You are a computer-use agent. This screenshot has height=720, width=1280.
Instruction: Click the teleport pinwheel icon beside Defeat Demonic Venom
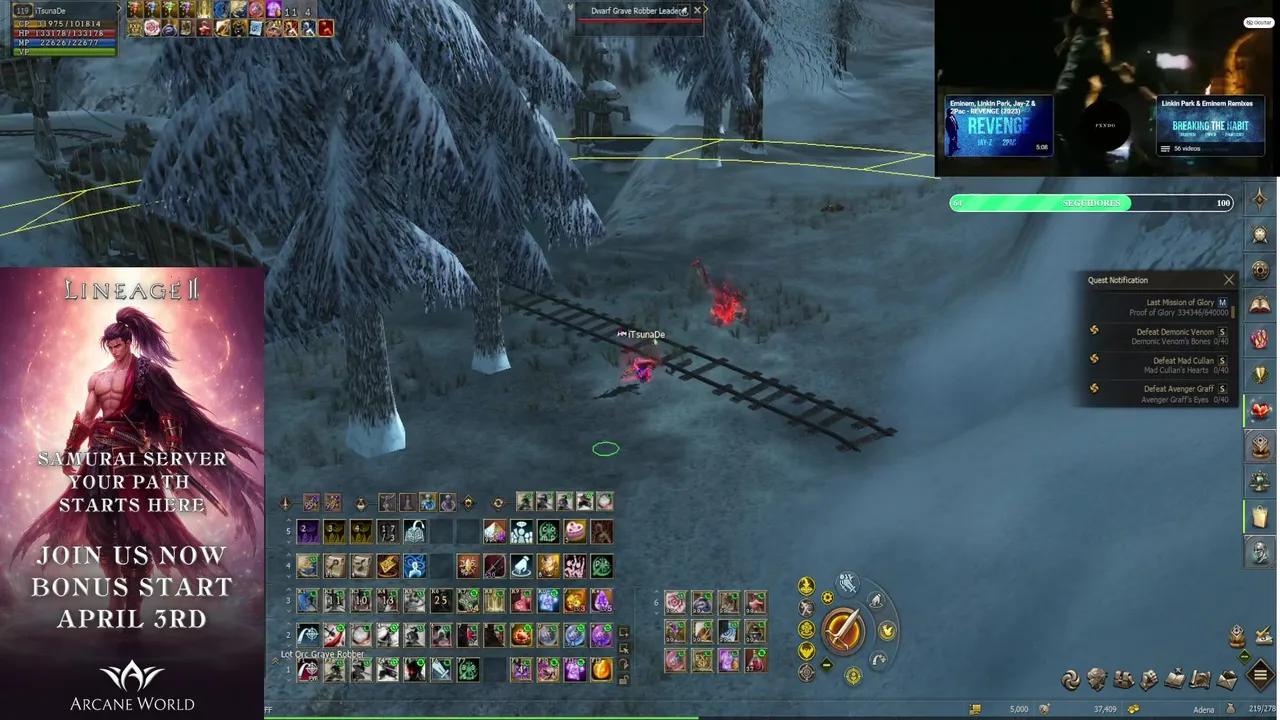pyautogui.click(x=1094, y=331)
